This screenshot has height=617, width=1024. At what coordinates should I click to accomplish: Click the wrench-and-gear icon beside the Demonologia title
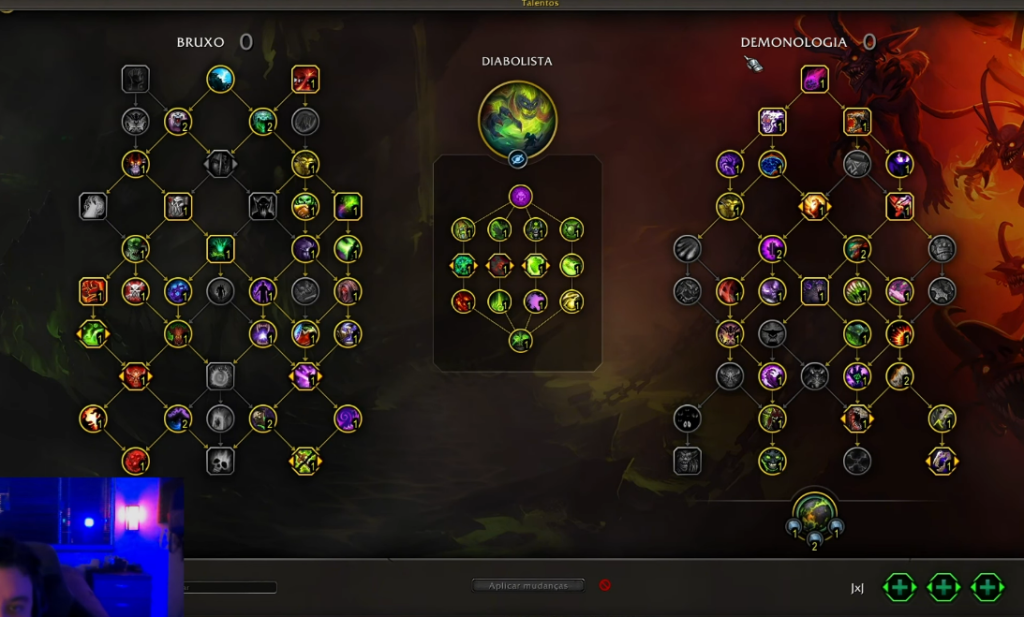point(754,64)
